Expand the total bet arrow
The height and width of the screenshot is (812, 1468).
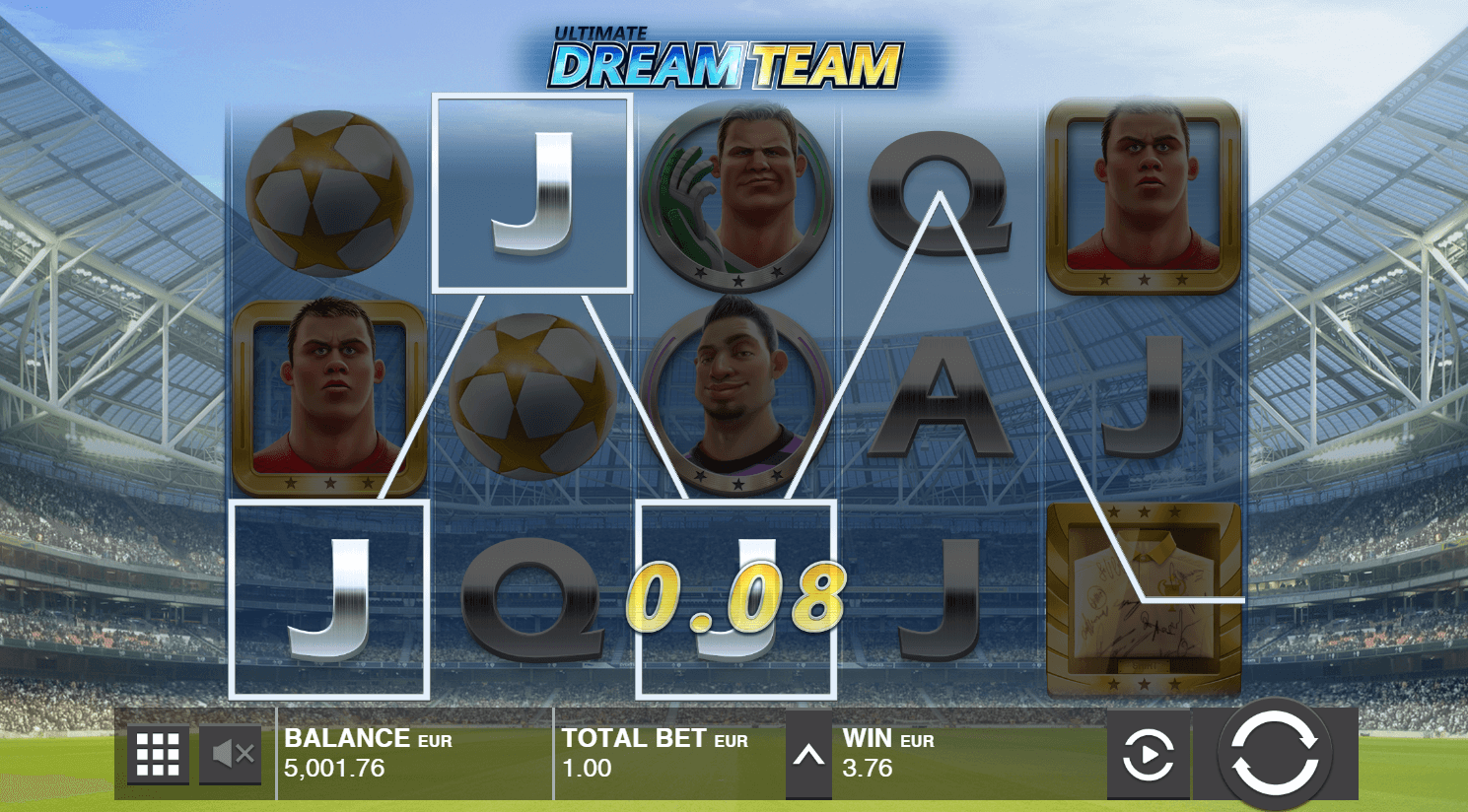808,756
